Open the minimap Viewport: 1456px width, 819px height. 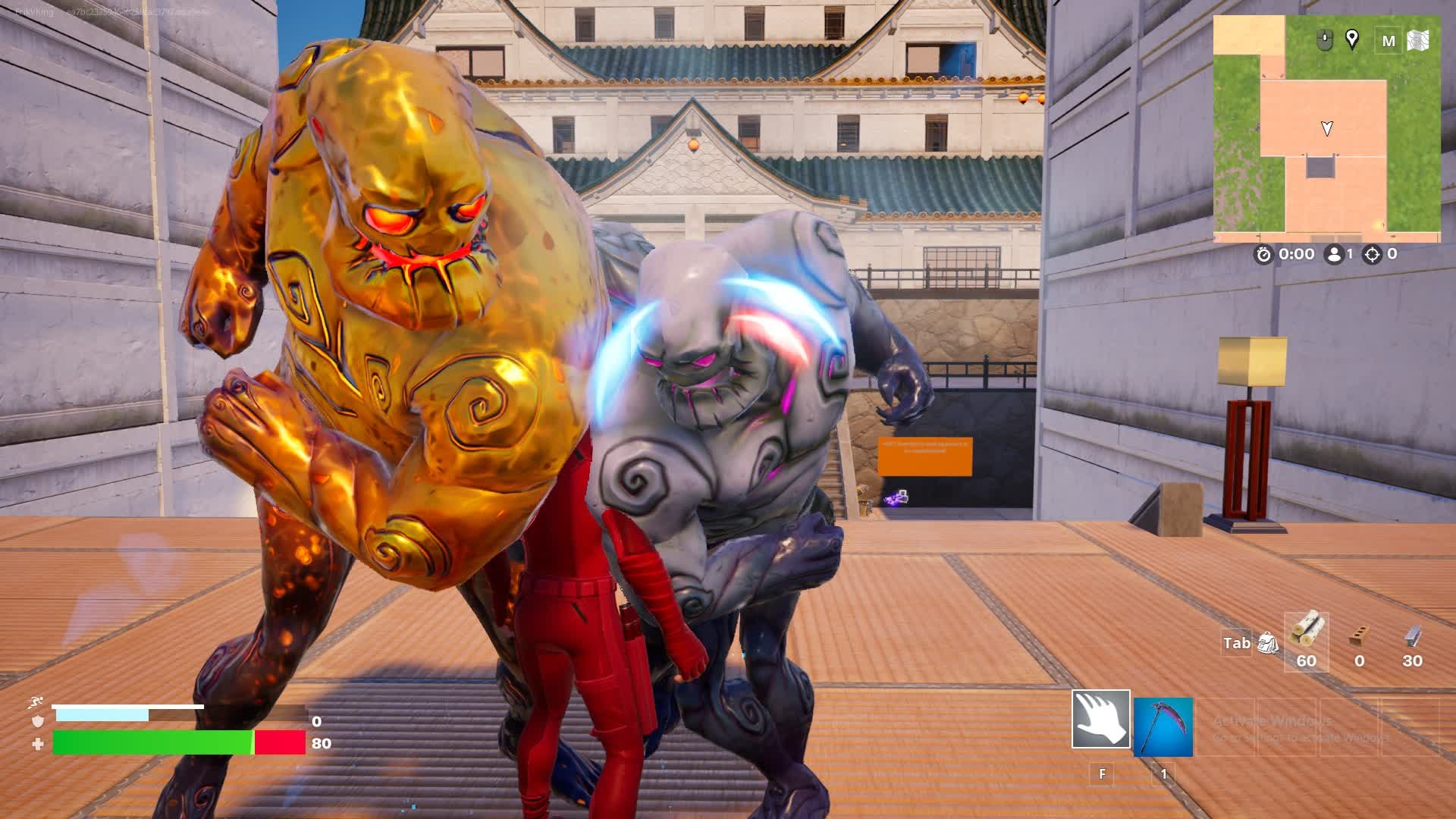coord(1326,129)
